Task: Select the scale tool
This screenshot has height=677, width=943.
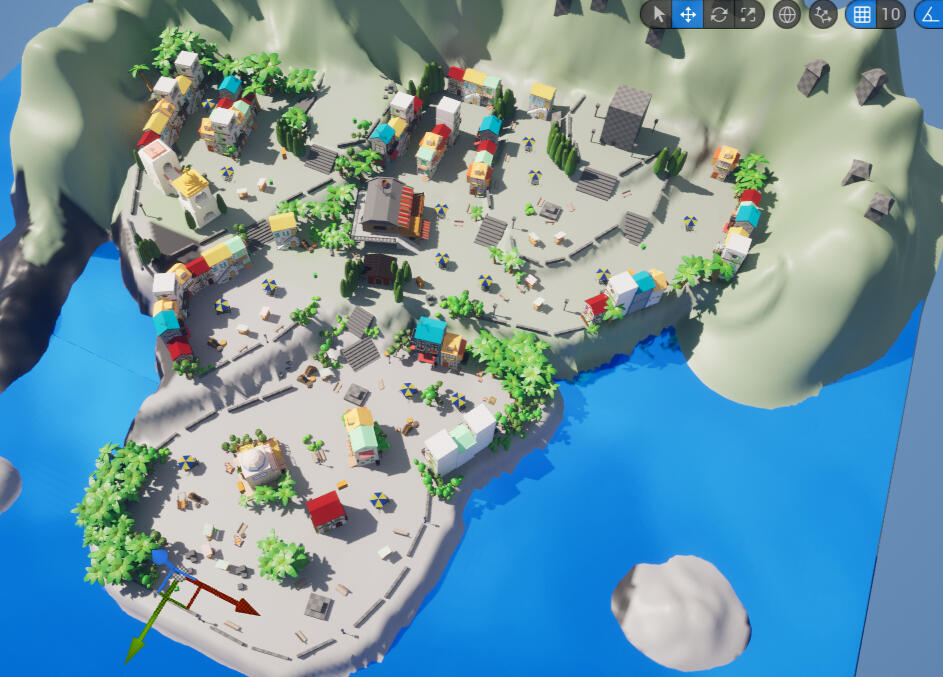Action: 748,14
